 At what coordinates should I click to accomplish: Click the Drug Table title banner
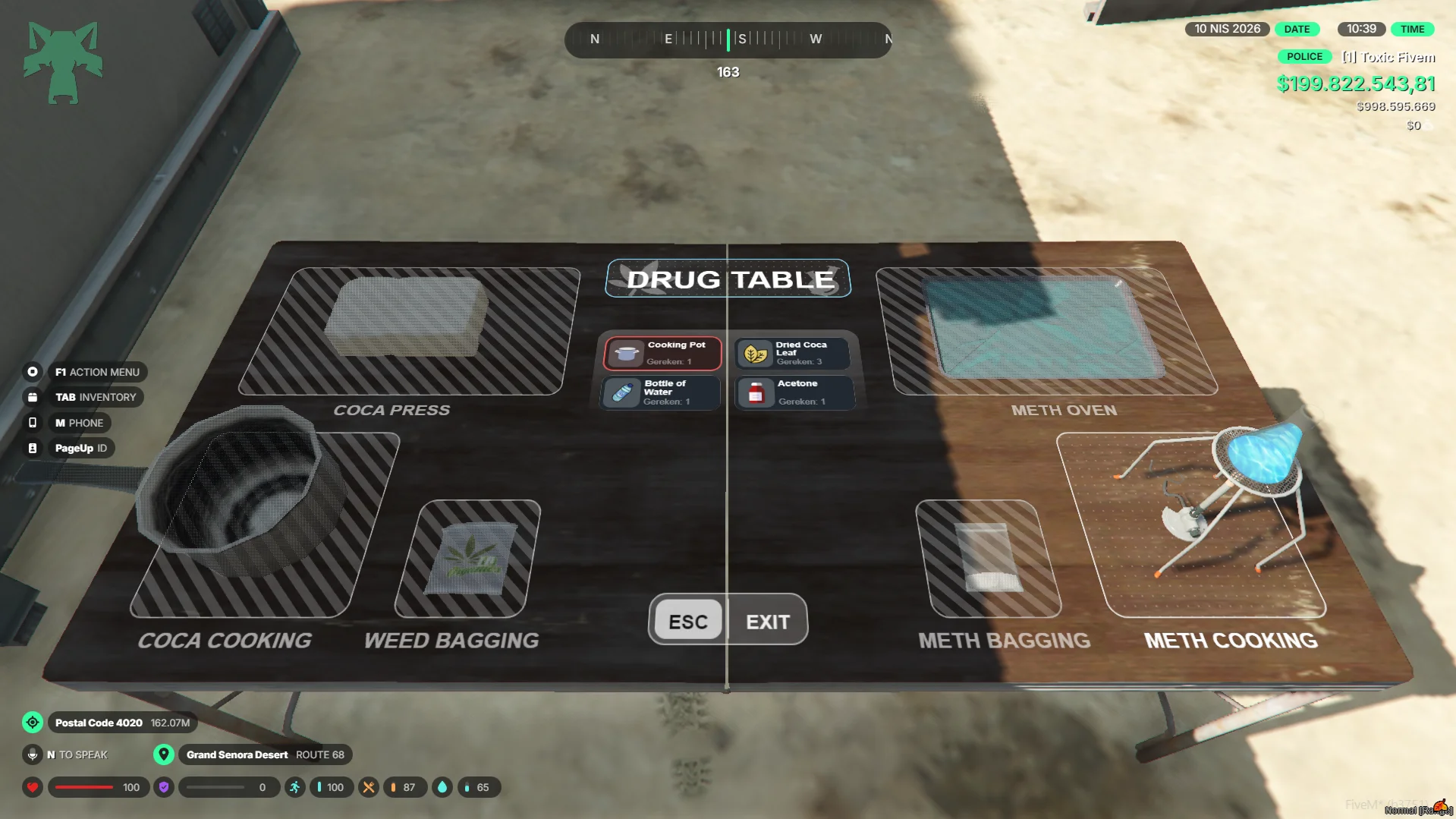728,279
